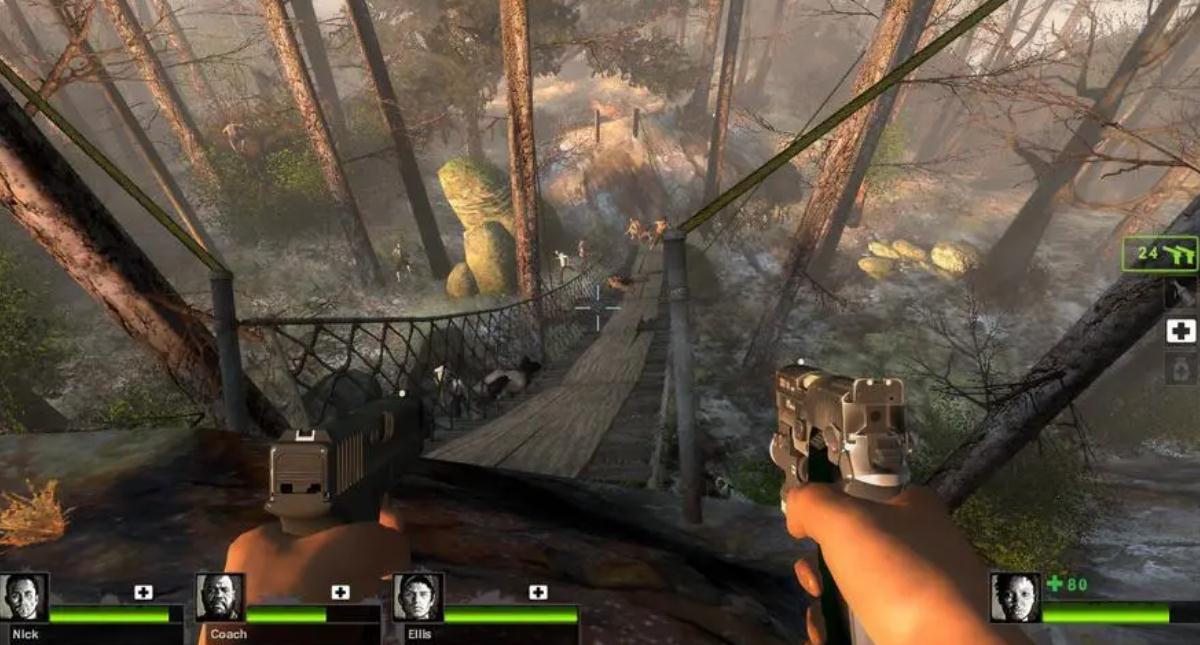This screenshot has width=1200, height=645.
Task: Click the medkit icon above Coach's health
Action: point(340,592)
